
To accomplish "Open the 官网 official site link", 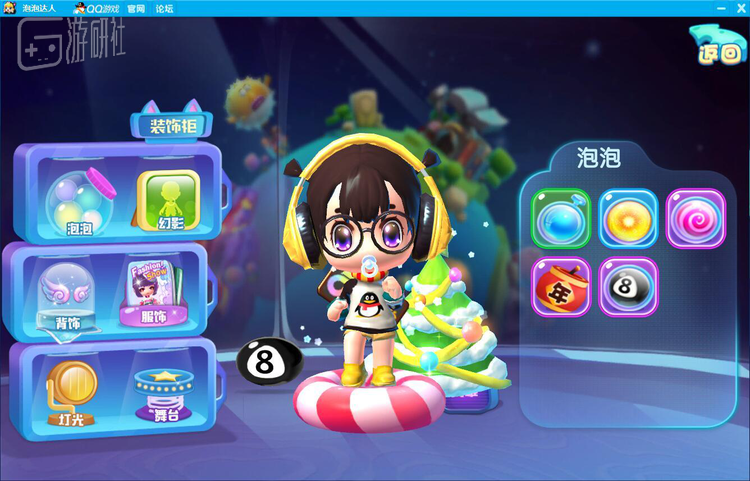I will click(x=136, y=8).
